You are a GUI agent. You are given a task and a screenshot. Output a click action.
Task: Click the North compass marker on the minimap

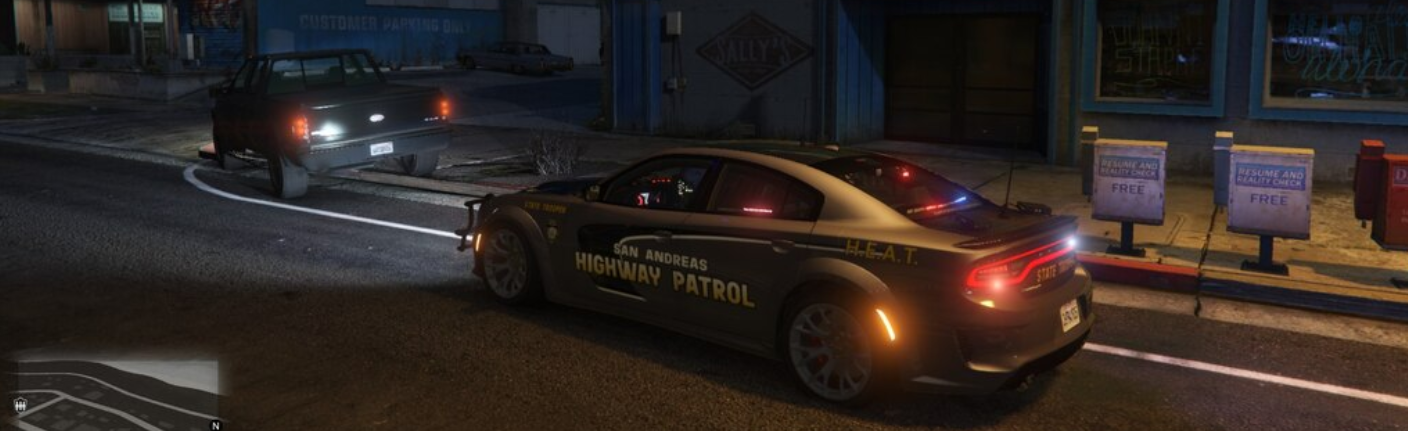tap(214, 425)
